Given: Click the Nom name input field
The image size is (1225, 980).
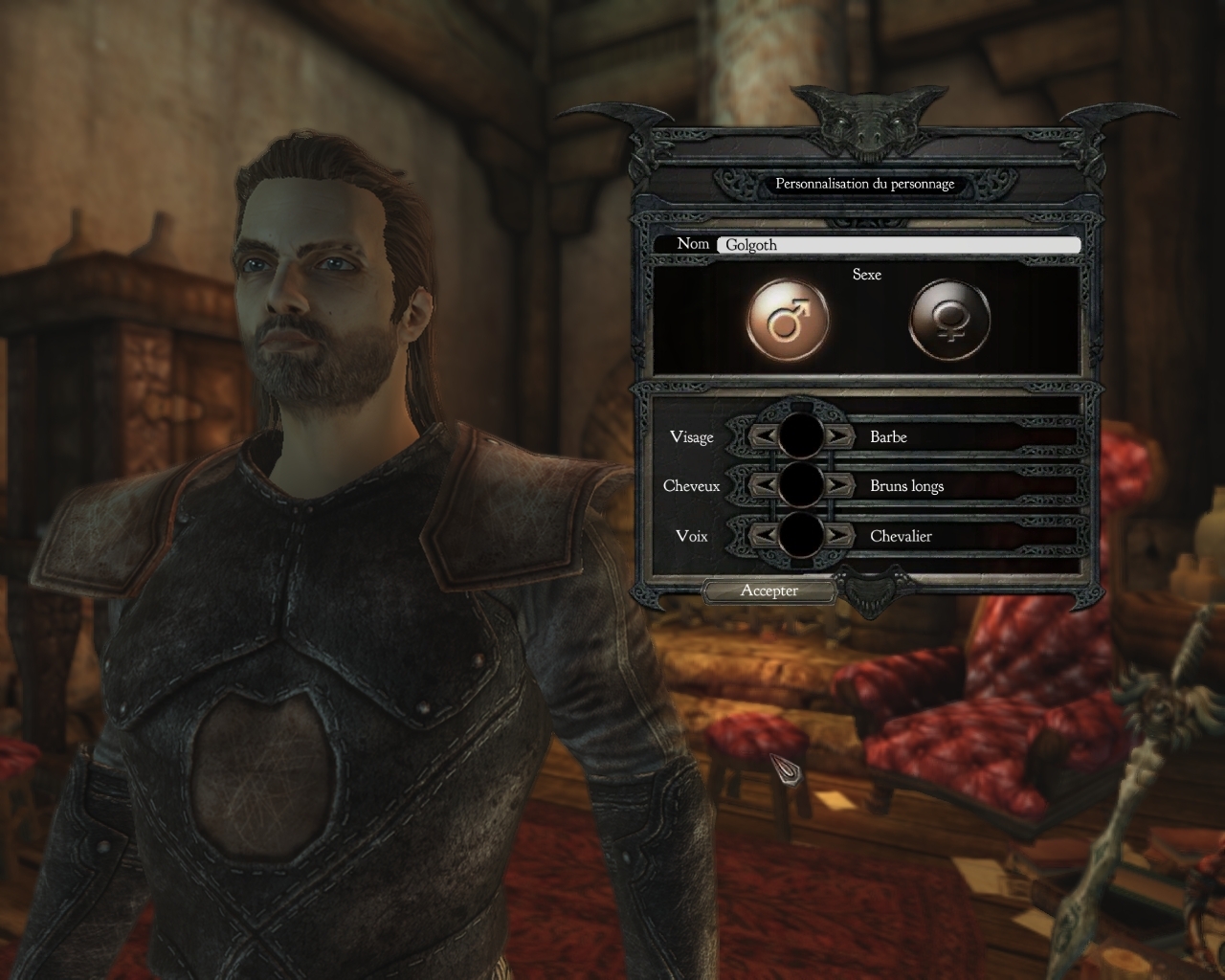Looking at the screenshot, I should pyautogui.click(x=898, y=245).
